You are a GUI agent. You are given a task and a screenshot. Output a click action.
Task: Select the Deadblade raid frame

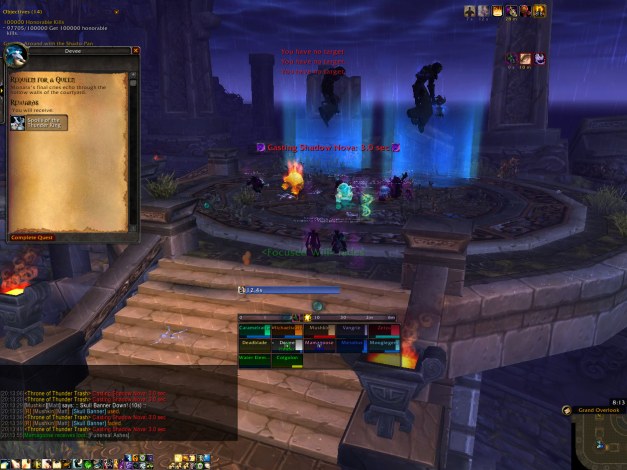(254, 342)
